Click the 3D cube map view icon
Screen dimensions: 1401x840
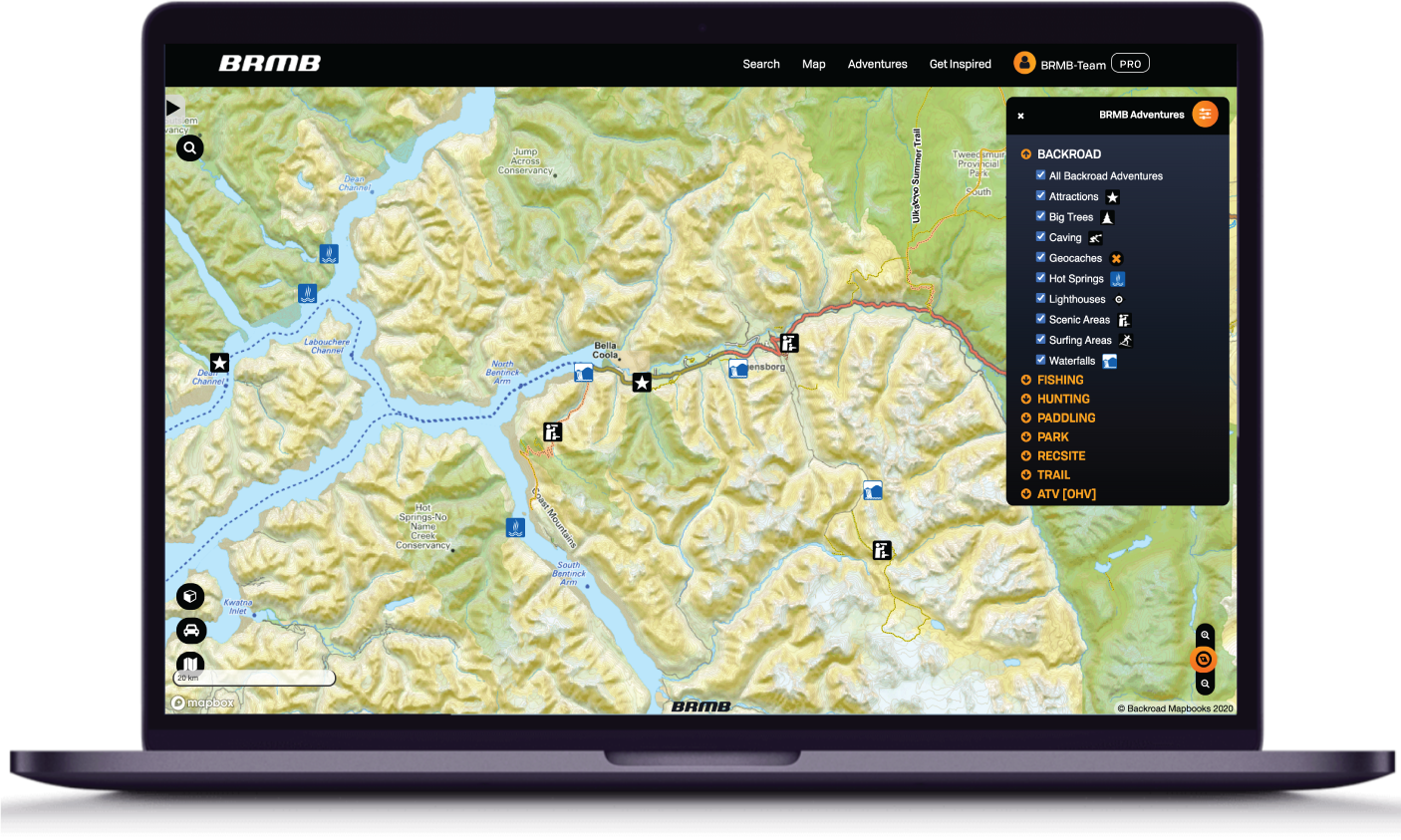190,596
